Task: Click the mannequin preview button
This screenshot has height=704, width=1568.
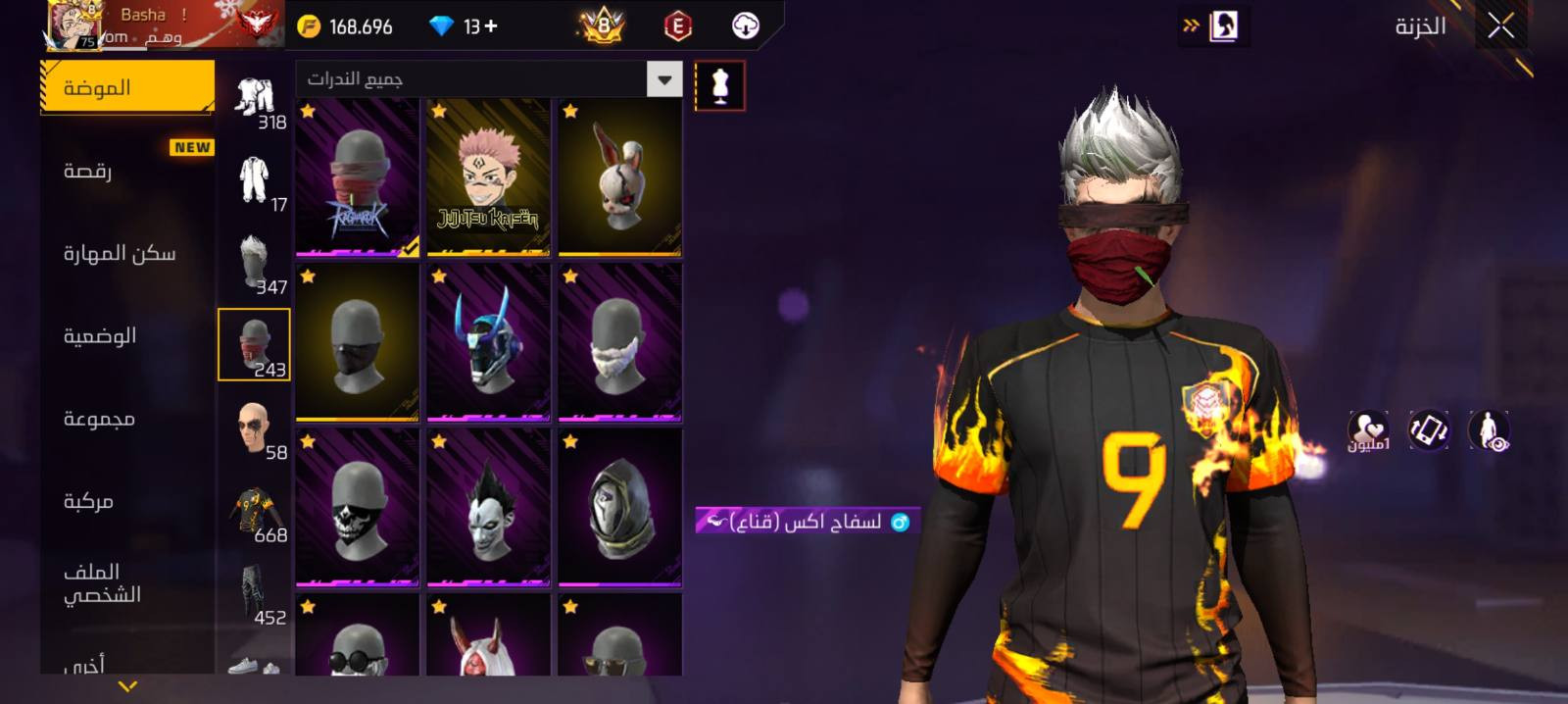Action: tap(719, 86)
